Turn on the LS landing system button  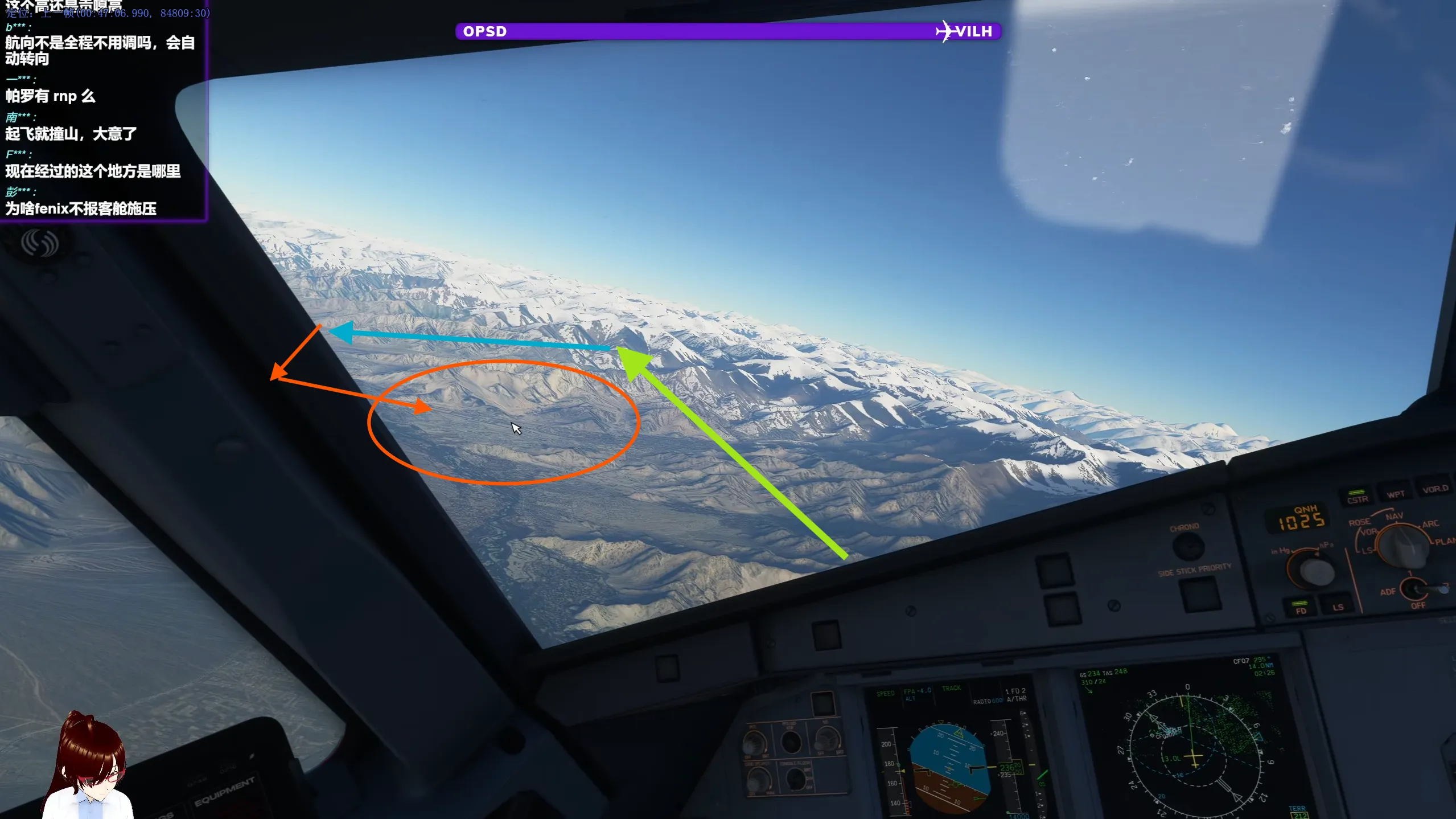point(1338,605)
